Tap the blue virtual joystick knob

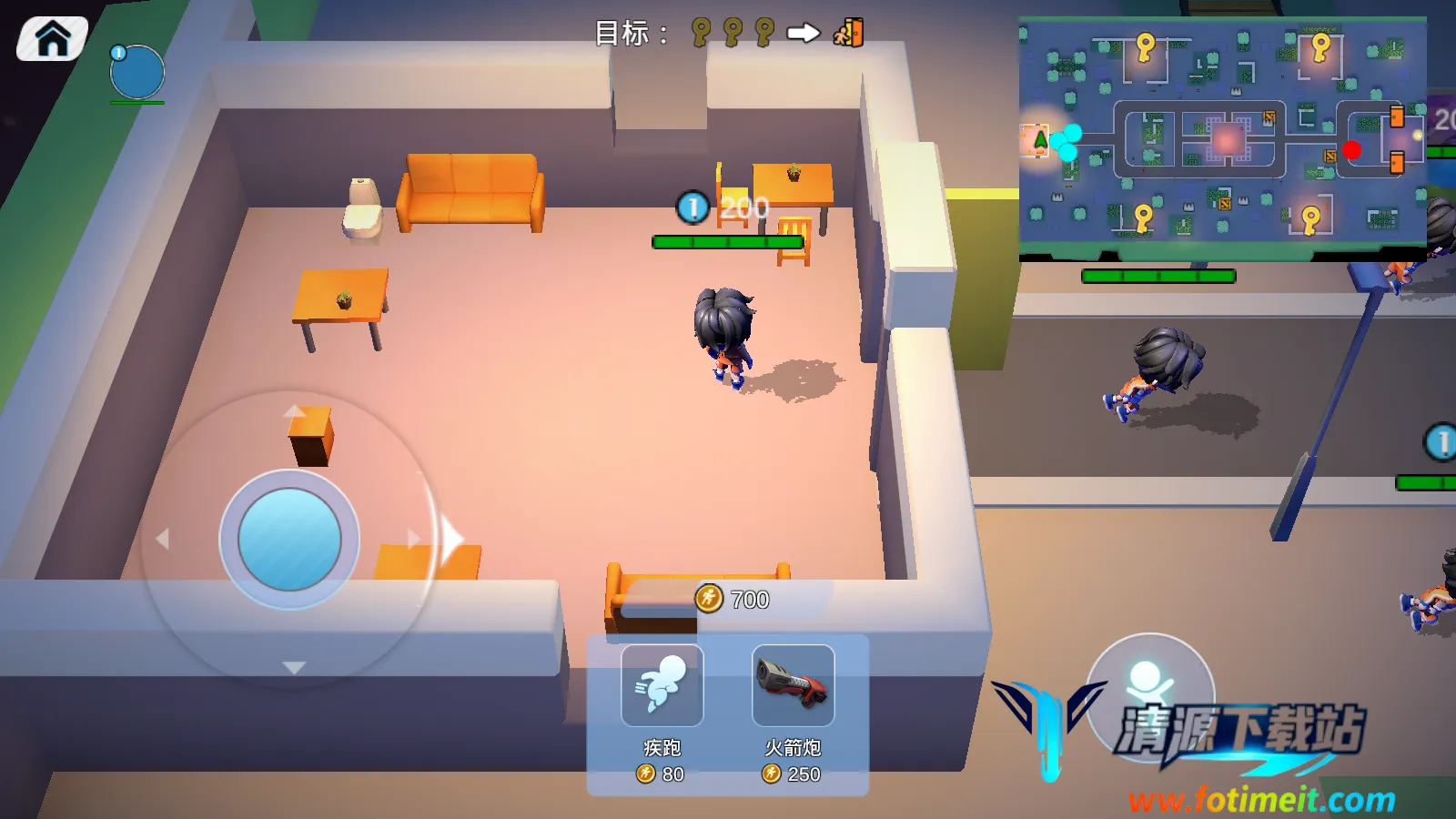click(289, 540)
